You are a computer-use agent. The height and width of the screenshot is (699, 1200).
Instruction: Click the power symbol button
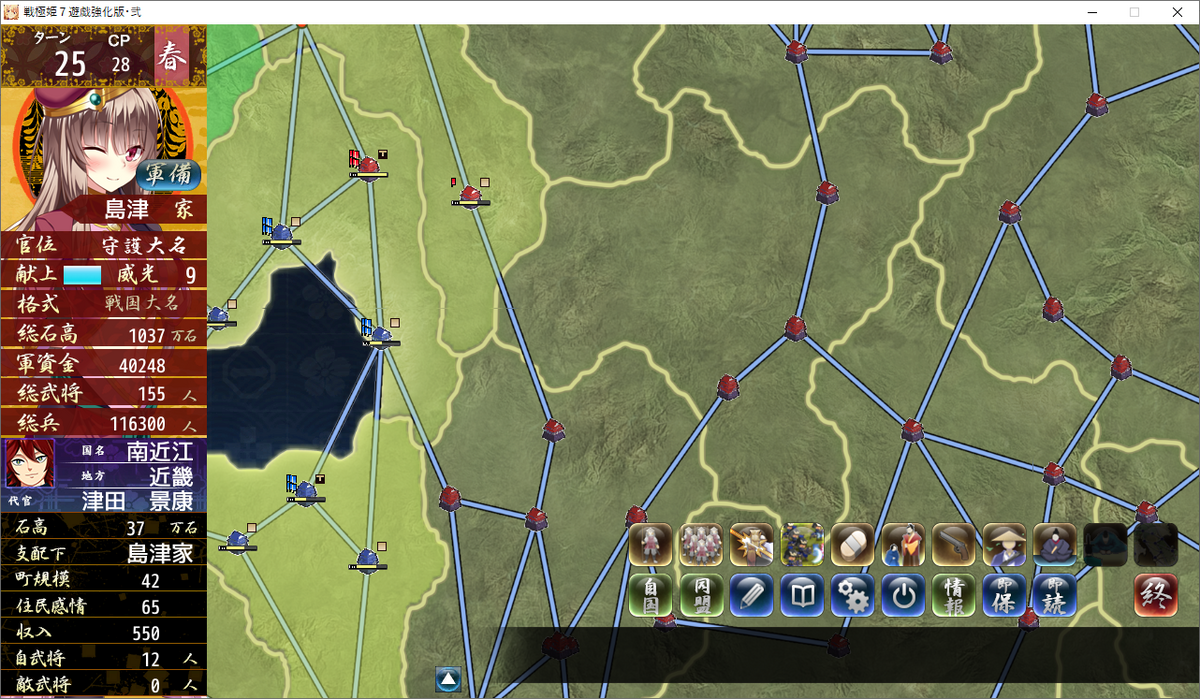[903, 596]
